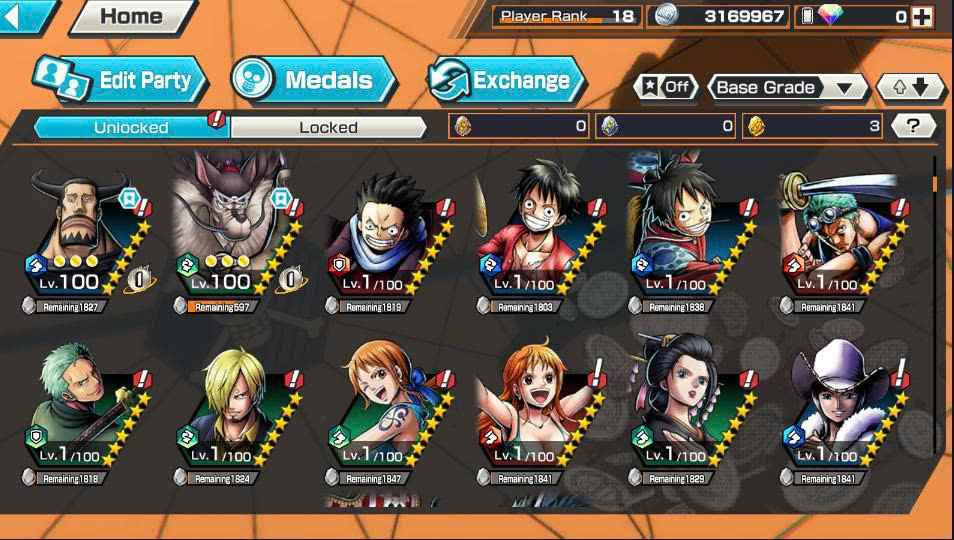Viewport: 954px width, 540px height.
Task: Open the Edit Party menu
Action: pyautogui.click(x=121, y=80)
